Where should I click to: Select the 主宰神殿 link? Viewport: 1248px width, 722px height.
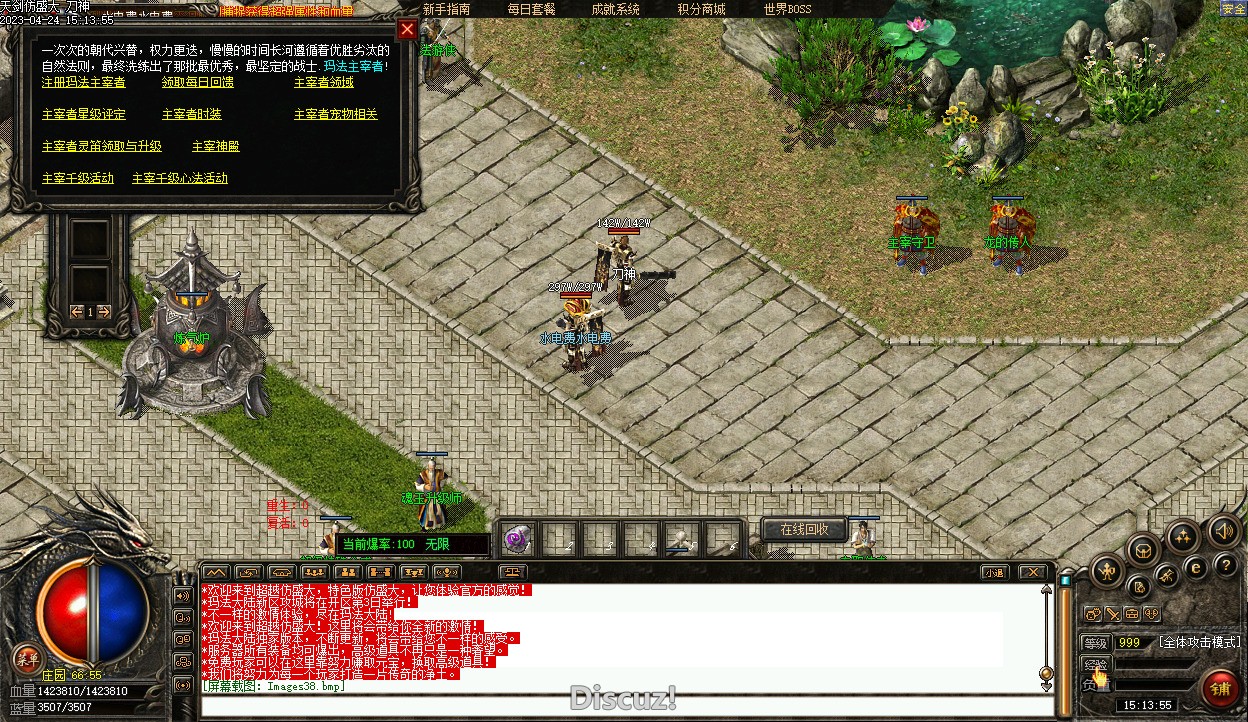tap(216, 146)
